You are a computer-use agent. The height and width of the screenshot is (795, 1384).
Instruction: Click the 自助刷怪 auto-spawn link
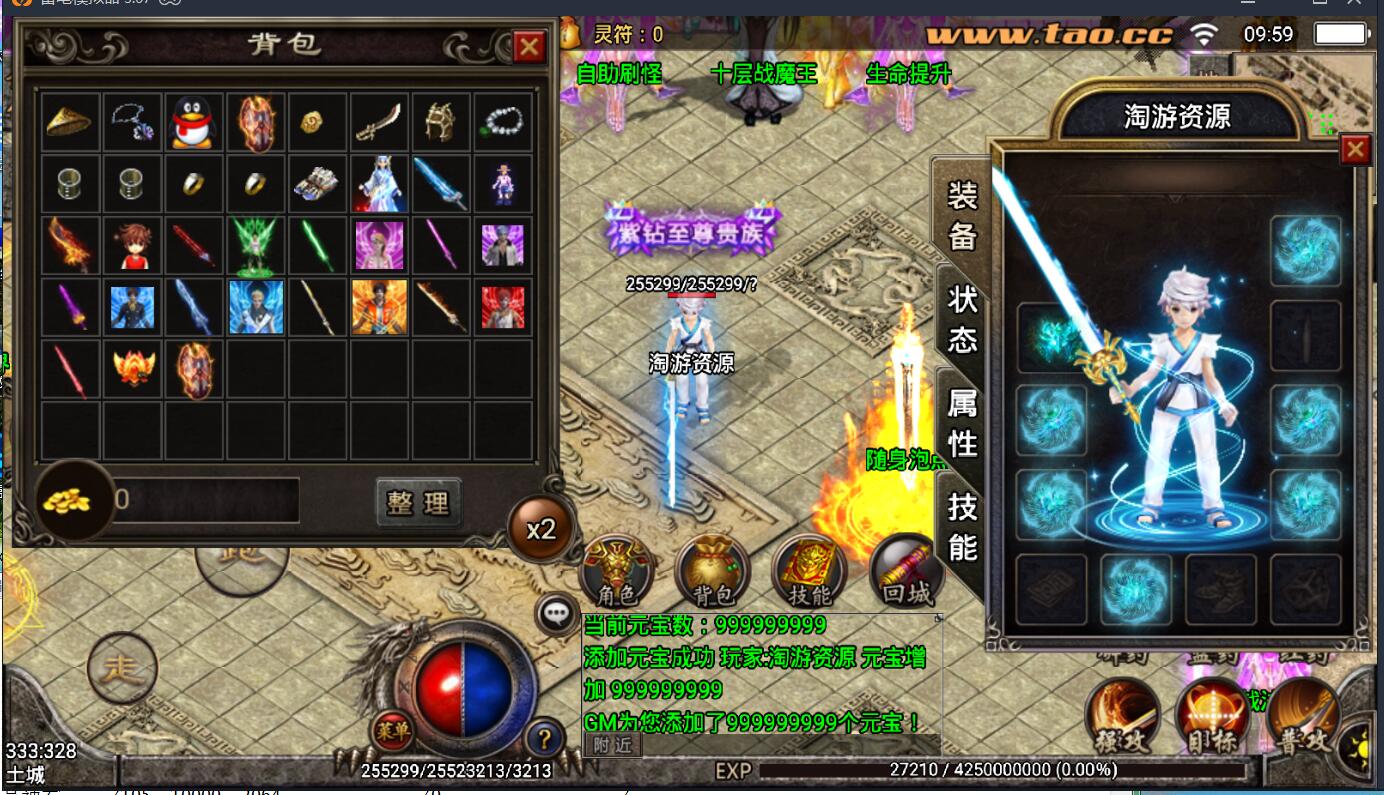pyautogui.click(x=619, y=74)
